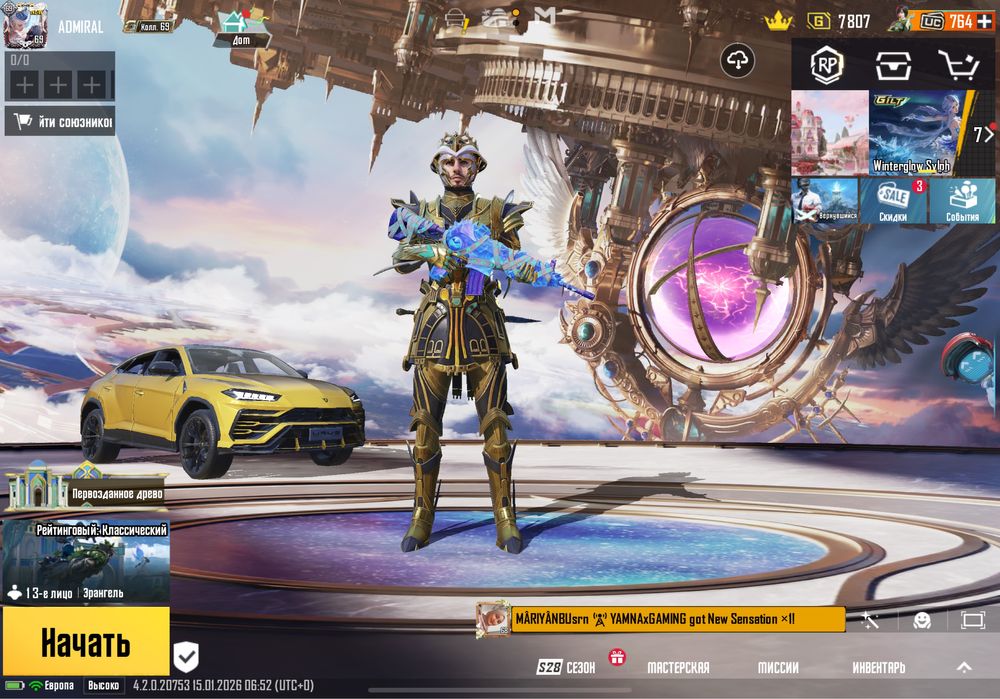Open the Мастерская menu
Image resolution: width=1000 pixels, height=699 pixels.
(x=678, y=667)
